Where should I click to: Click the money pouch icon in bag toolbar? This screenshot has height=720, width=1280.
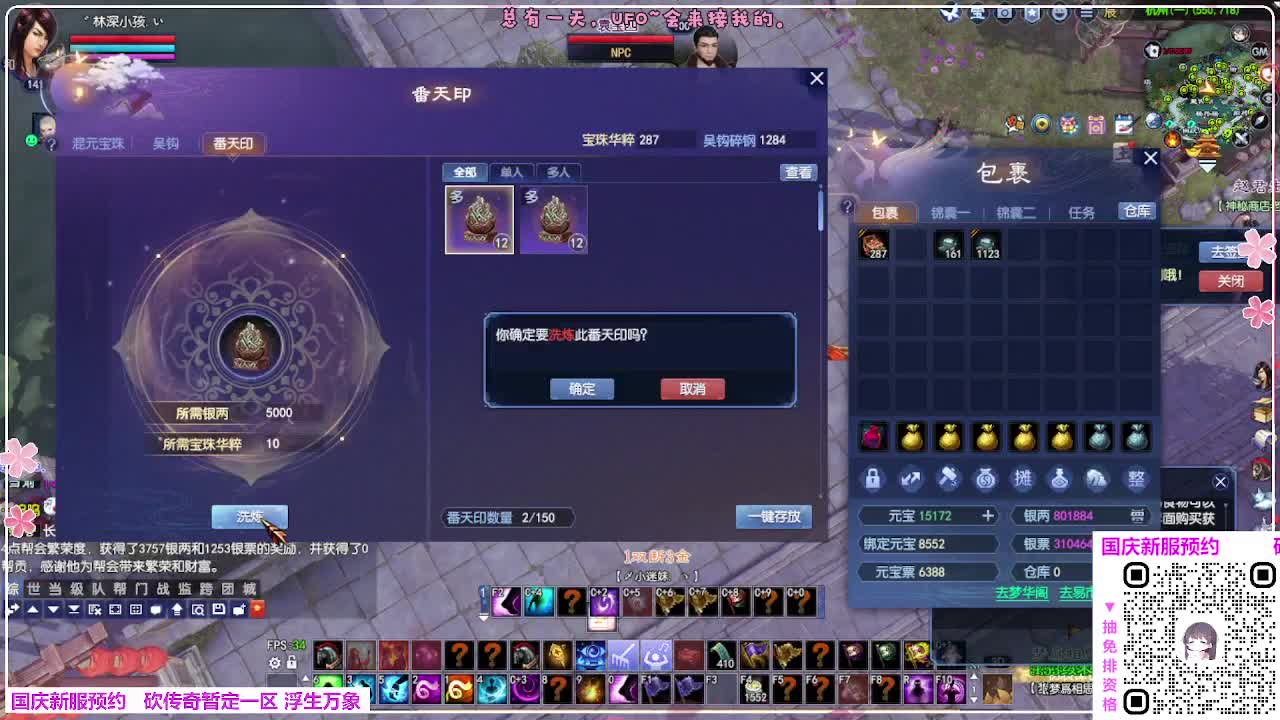click(985, 480)
